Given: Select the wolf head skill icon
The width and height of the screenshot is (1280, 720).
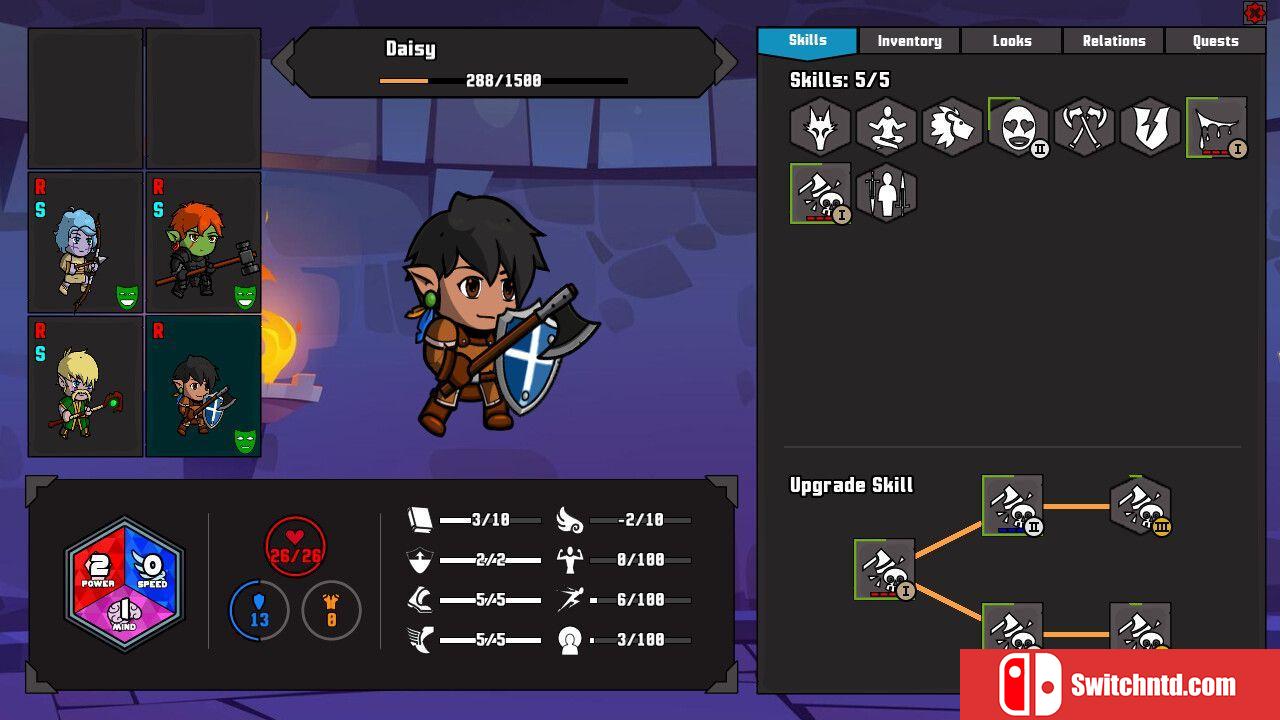Looking at the screenshot, I should tap(820, 127).
